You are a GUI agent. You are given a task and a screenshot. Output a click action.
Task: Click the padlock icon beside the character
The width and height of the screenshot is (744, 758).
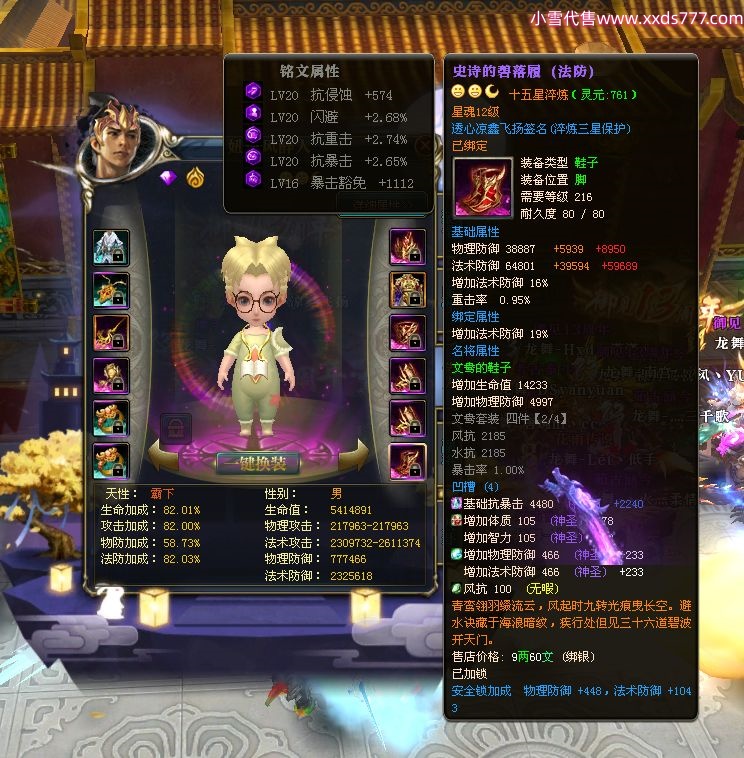pos(176,429)
